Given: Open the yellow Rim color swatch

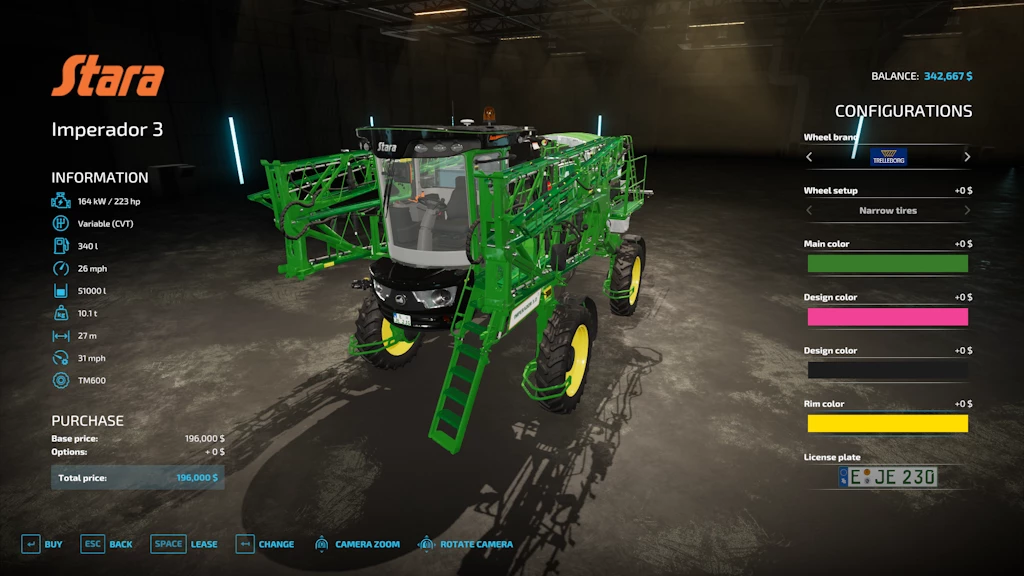Looking at the screenshot, I should click(x=888, y=423).
